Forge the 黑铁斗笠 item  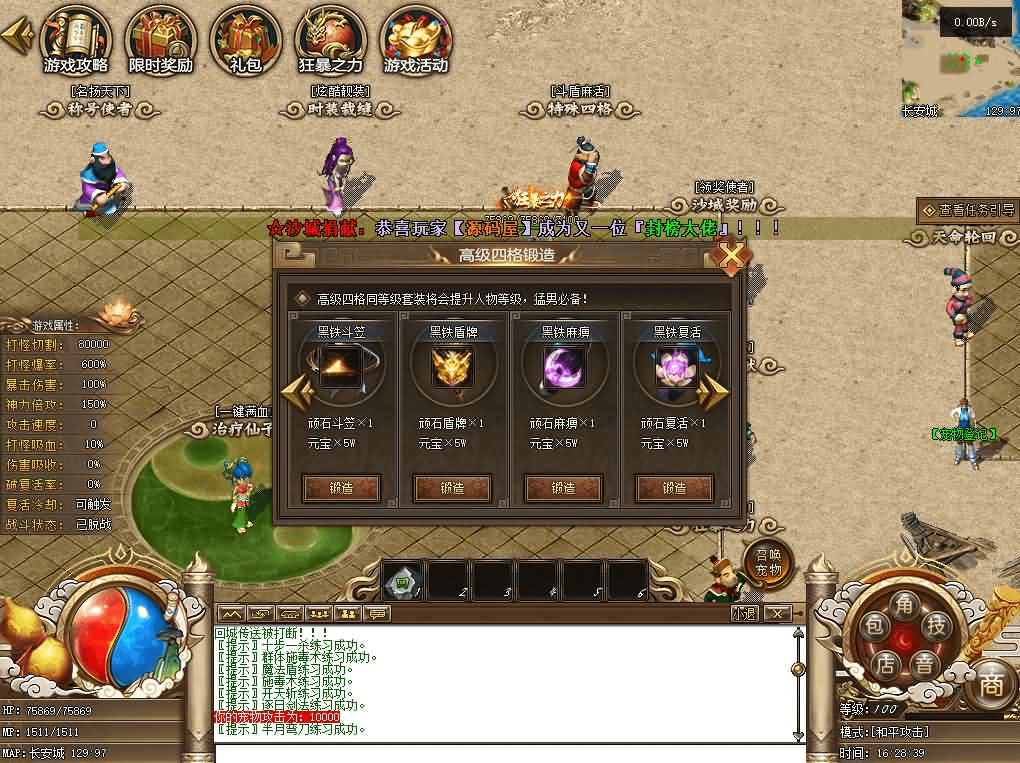coord(341,488)
